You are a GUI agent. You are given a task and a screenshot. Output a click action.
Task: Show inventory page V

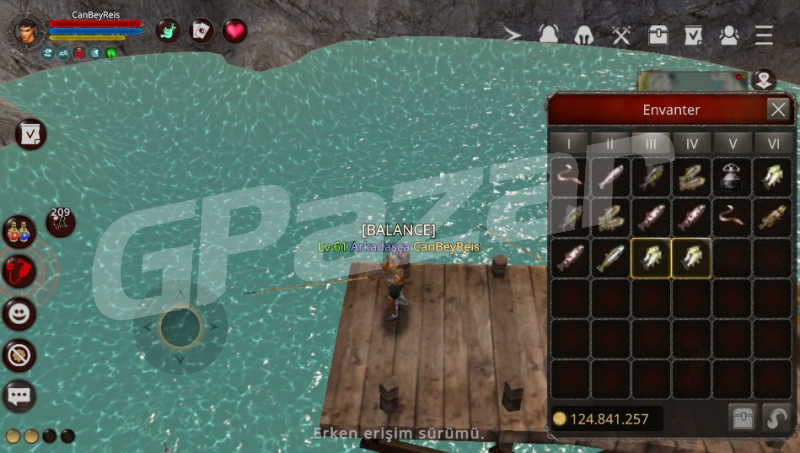pyautogui.click(x=733, y=144)
